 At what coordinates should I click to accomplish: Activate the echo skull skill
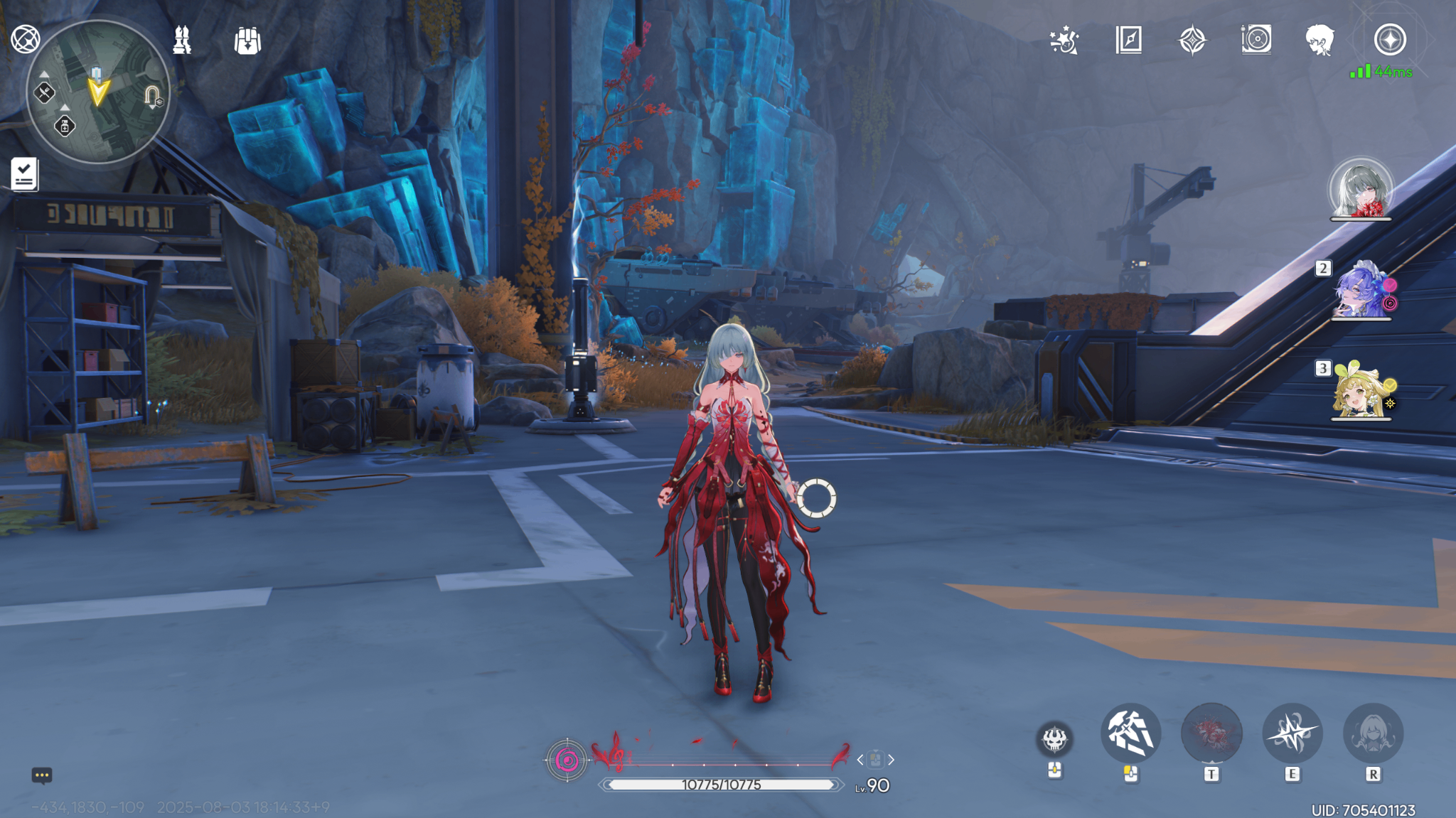tap(1054, 739)
